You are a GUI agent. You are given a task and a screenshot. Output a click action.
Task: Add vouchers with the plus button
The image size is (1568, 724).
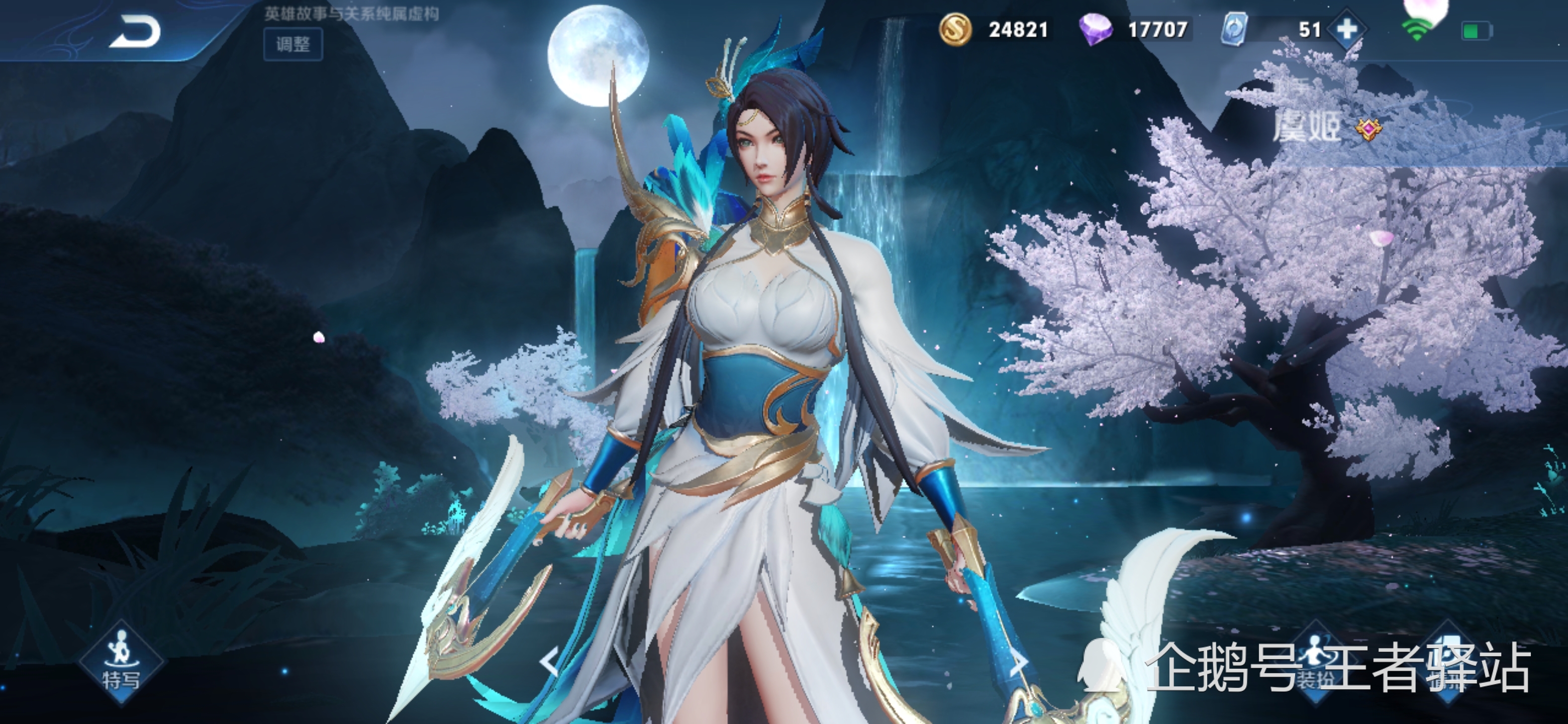1346,29
